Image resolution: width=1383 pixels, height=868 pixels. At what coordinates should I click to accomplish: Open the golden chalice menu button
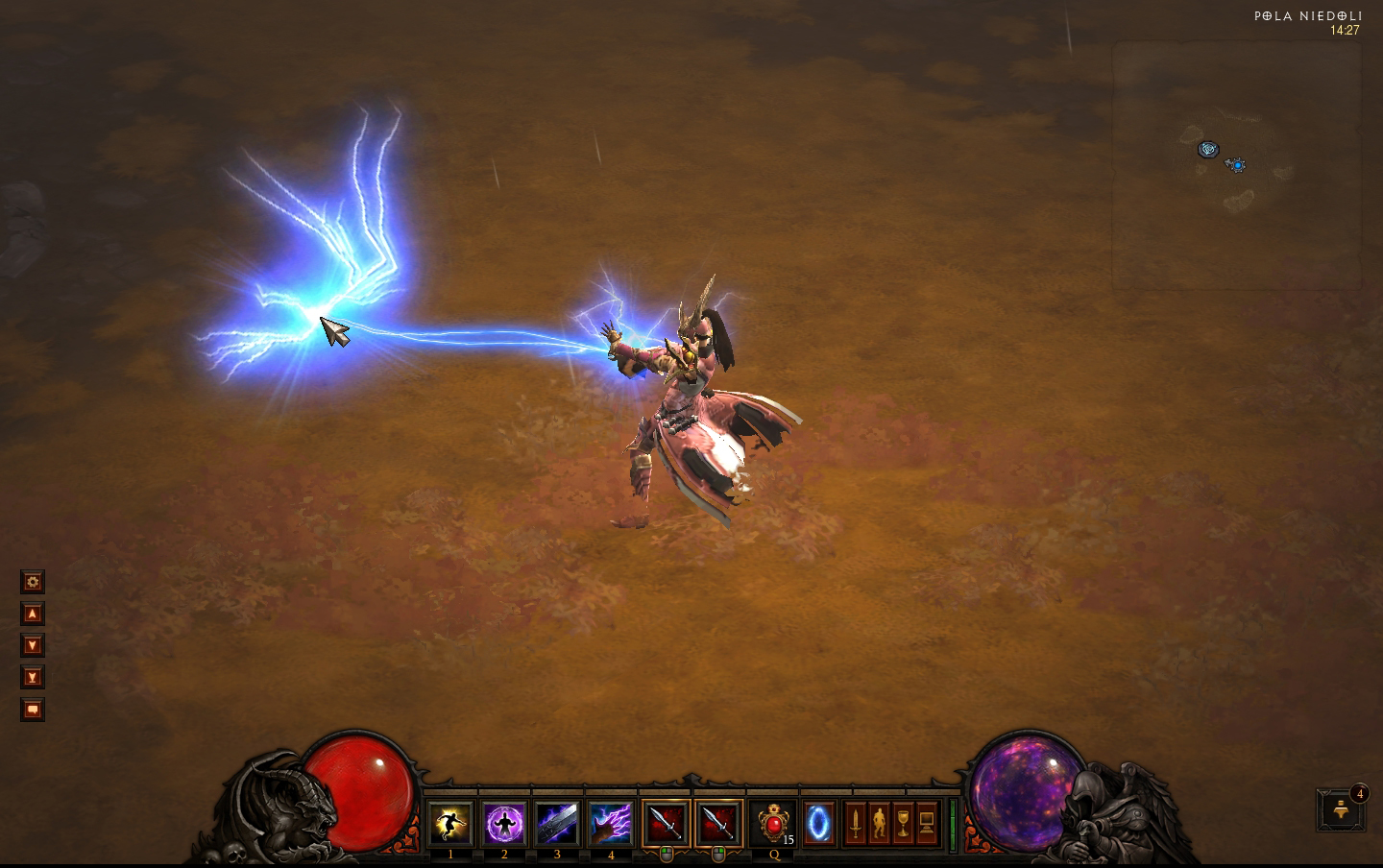(x=903, y=823)
